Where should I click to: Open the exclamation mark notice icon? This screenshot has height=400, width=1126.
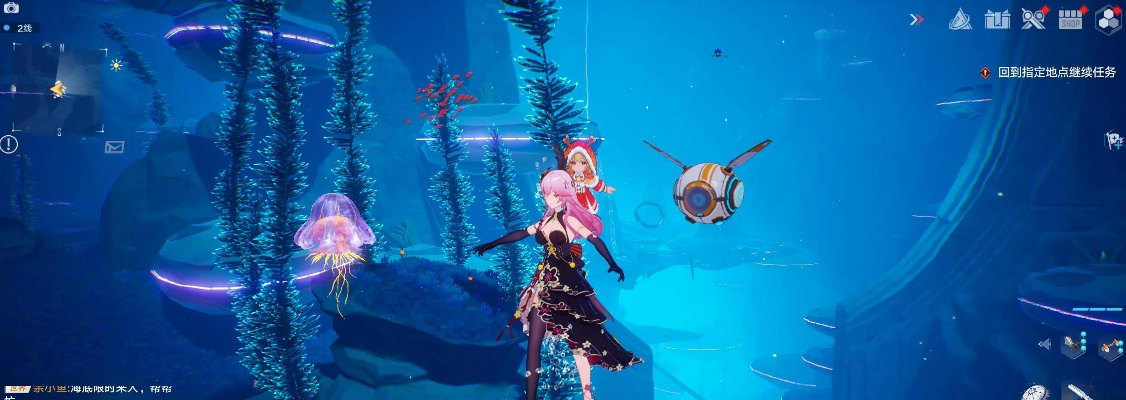(9, 144)
